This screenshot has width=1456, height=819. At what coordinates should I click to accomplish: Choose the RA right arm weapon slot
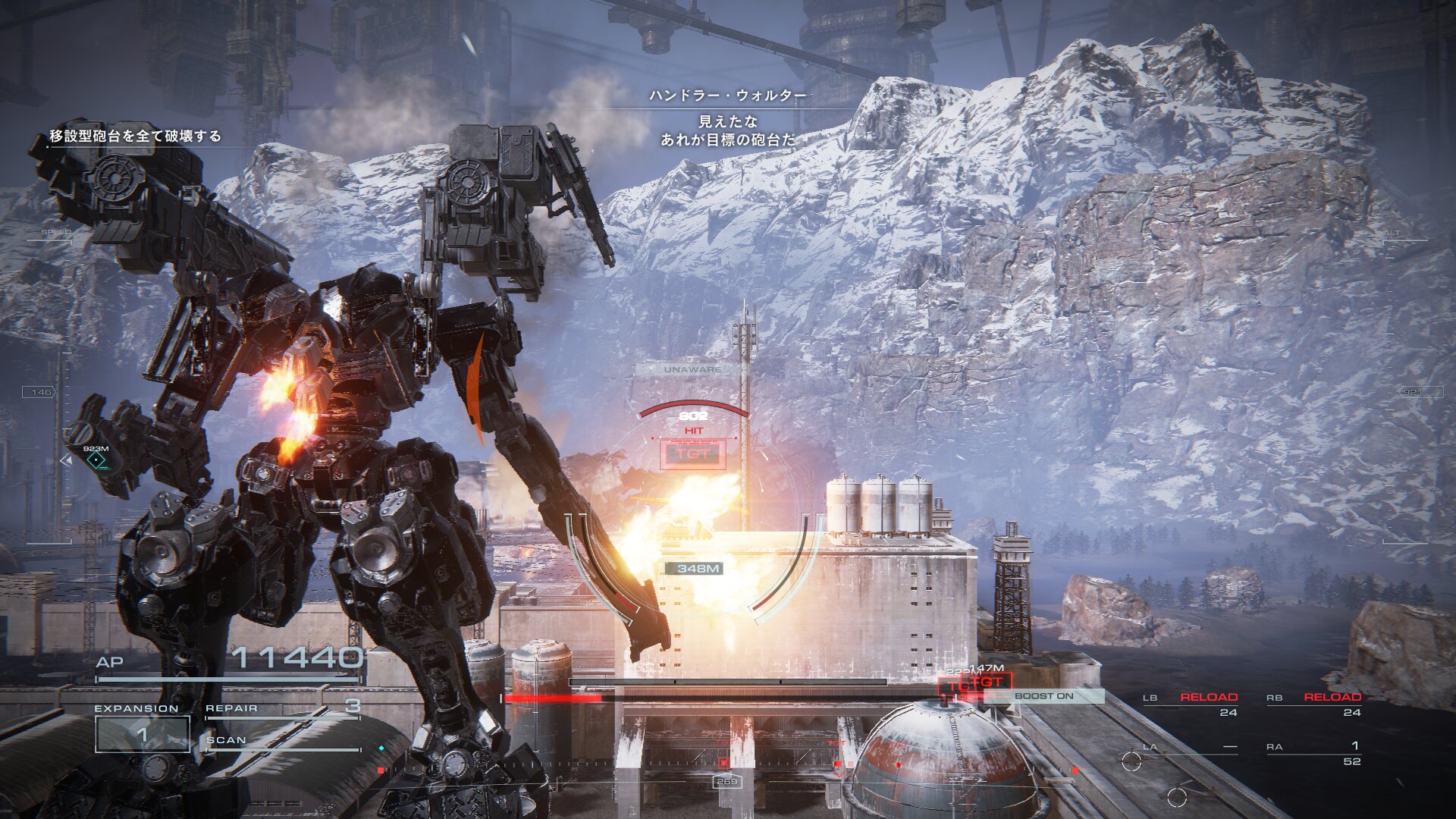pyautogui.click(x=1314, y=753)
